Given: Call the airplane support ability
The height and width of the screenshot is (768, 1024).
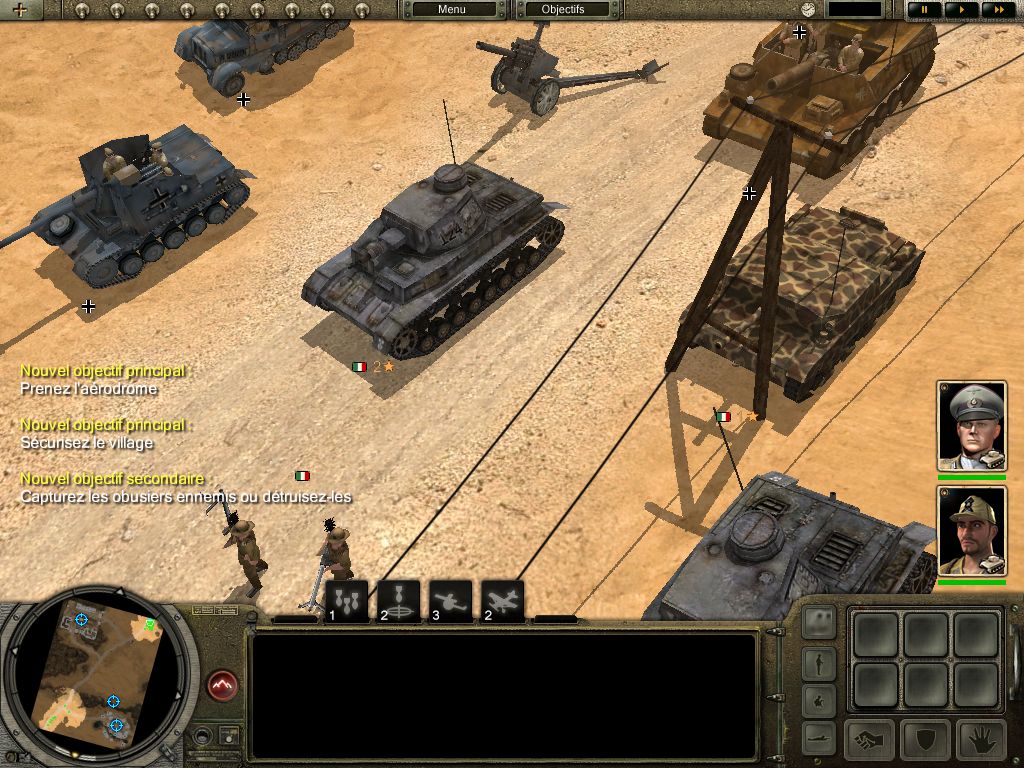Looking at the screenshot, I should coord(502,601).
